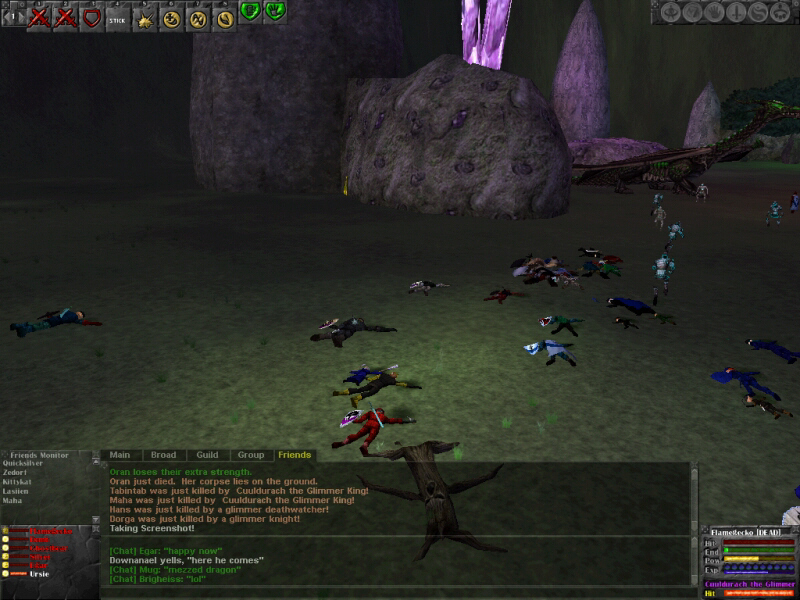This screenshot has width=800, height=600.
Task: Select Quicksilver in the Friends Monitor
Action: click(22, 463)
